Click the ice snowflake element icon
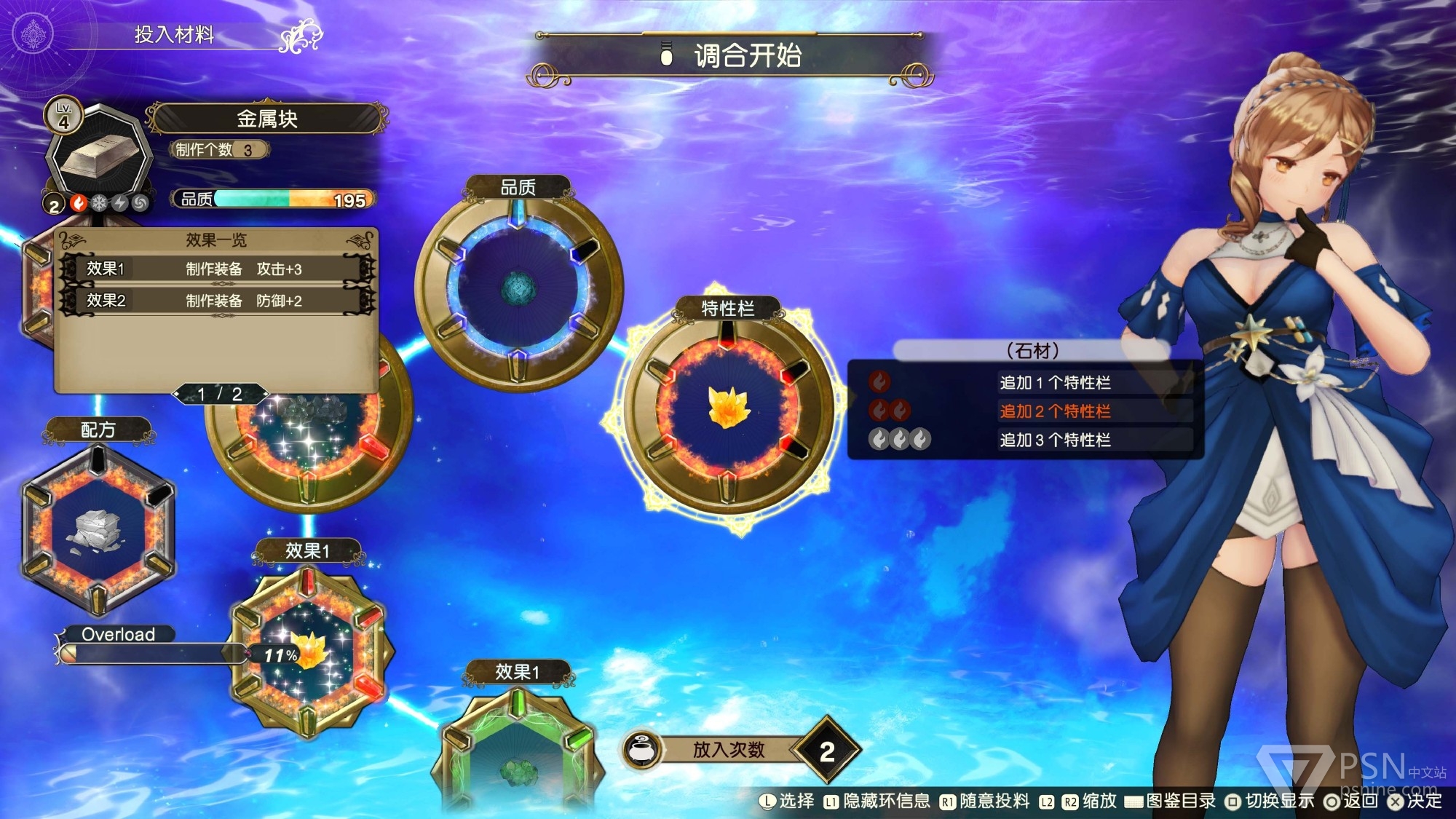 click(x=99, y=204)
